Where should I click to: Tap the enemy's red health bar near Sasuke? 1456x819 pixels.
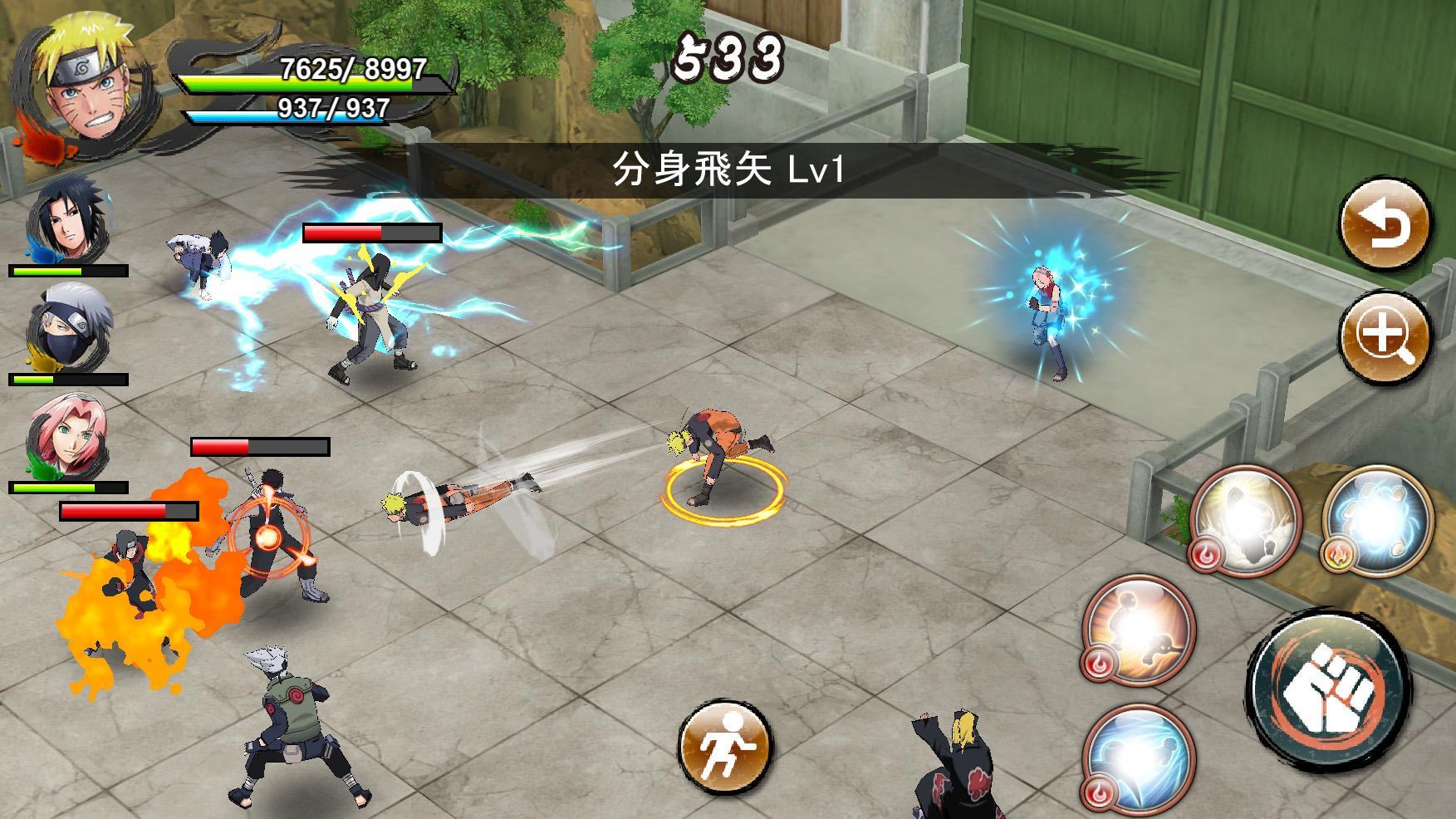click(x=371, y=231)
